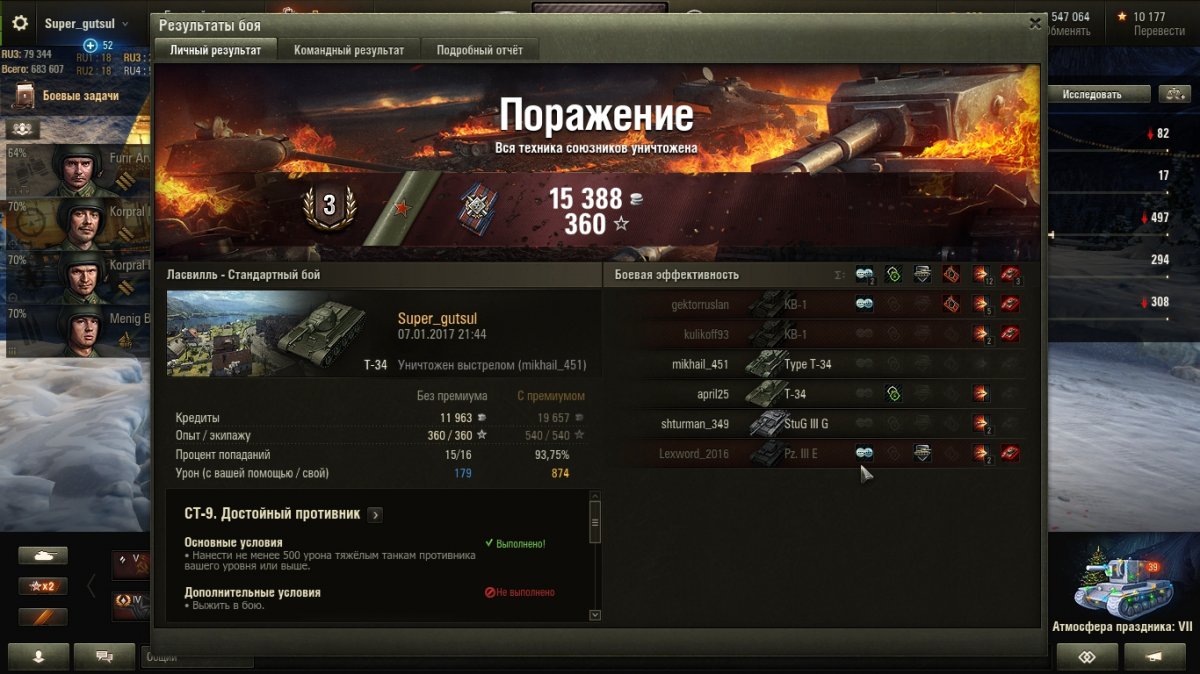Toggle the x2 star tank filter
1200x674 pixels.
[43, 586]
